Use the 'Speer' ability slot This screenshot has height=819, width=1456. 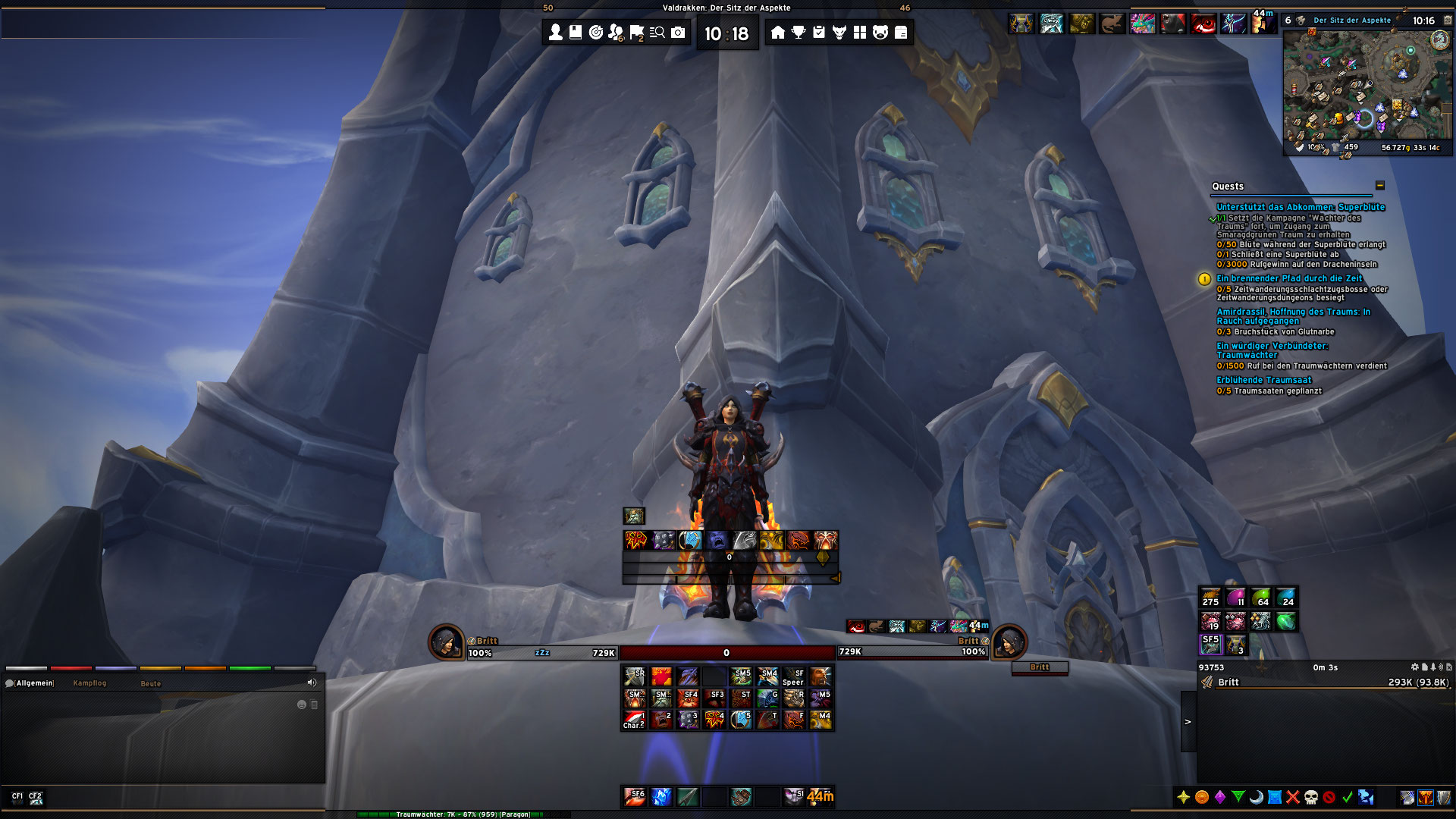point(793,676)
